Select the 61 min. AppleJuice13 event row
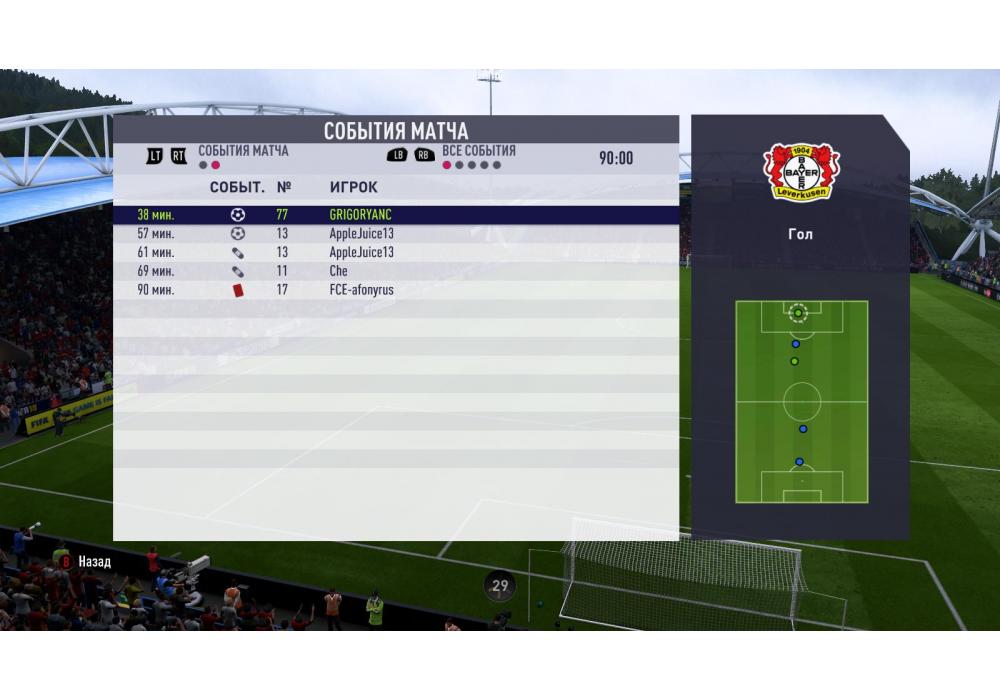1000x700 pixels. tap(395, 252)
